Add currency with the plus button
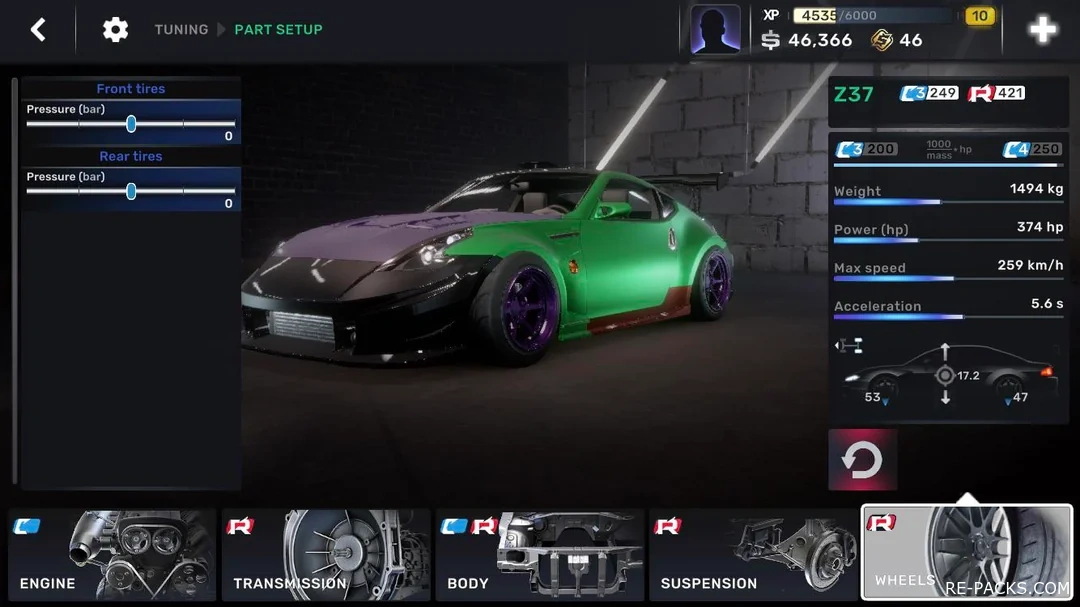The height and width of the screenshot is (607, 1080). tap(1042, 30)
